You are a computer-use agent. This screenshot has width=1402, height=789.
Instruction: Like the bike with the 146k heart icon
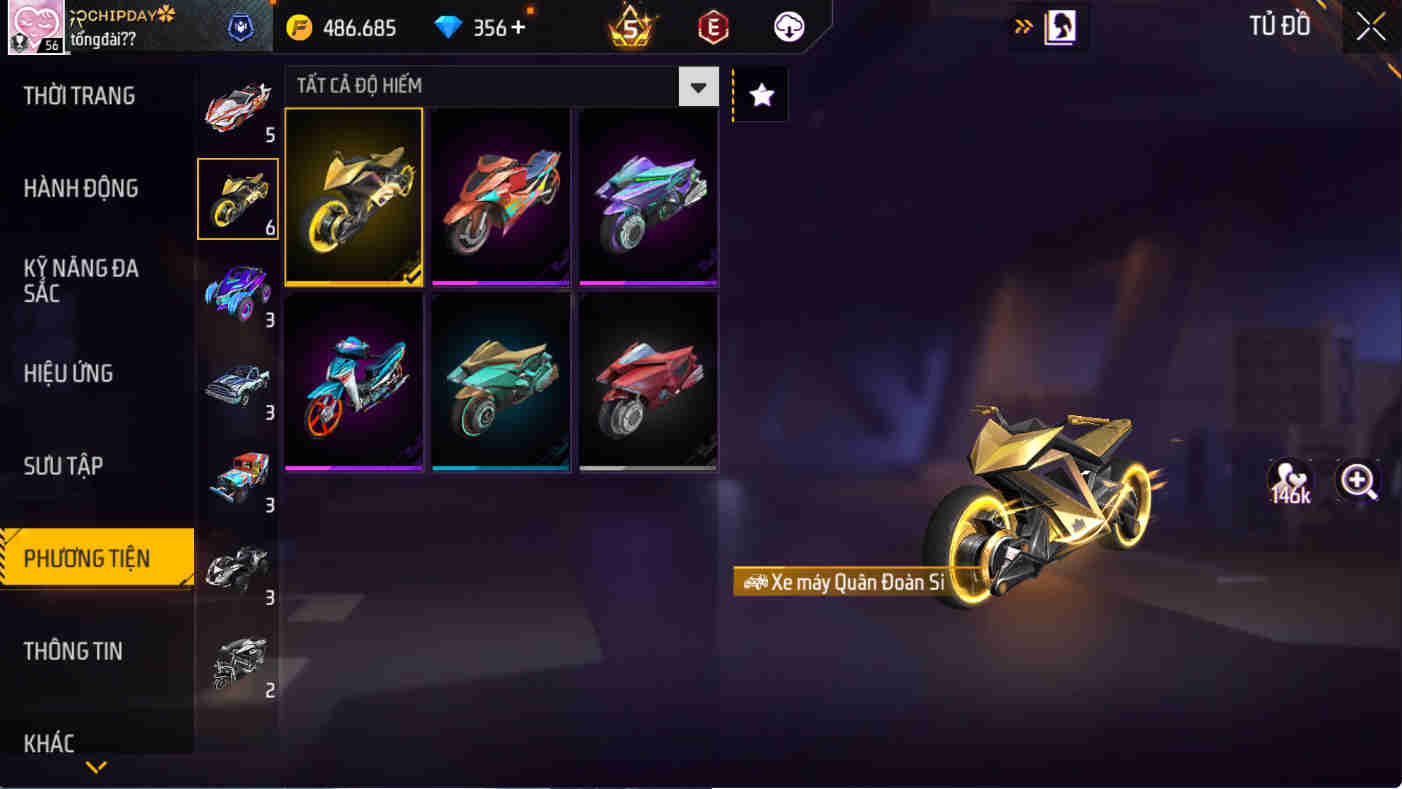coord(1289,481)
